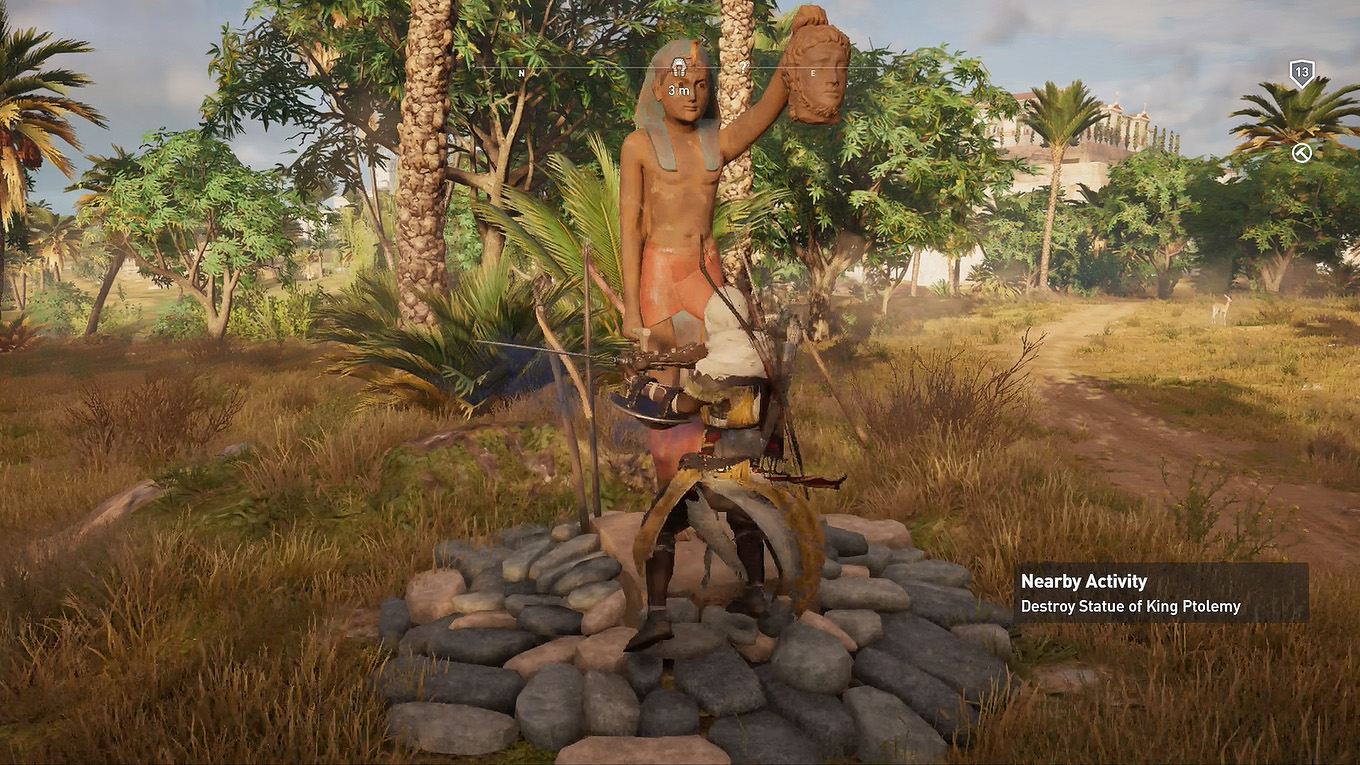Viewport: 1360px width, 765px height.
Task: Click the objective icon above the statue's head
Action: click(678, 66)
